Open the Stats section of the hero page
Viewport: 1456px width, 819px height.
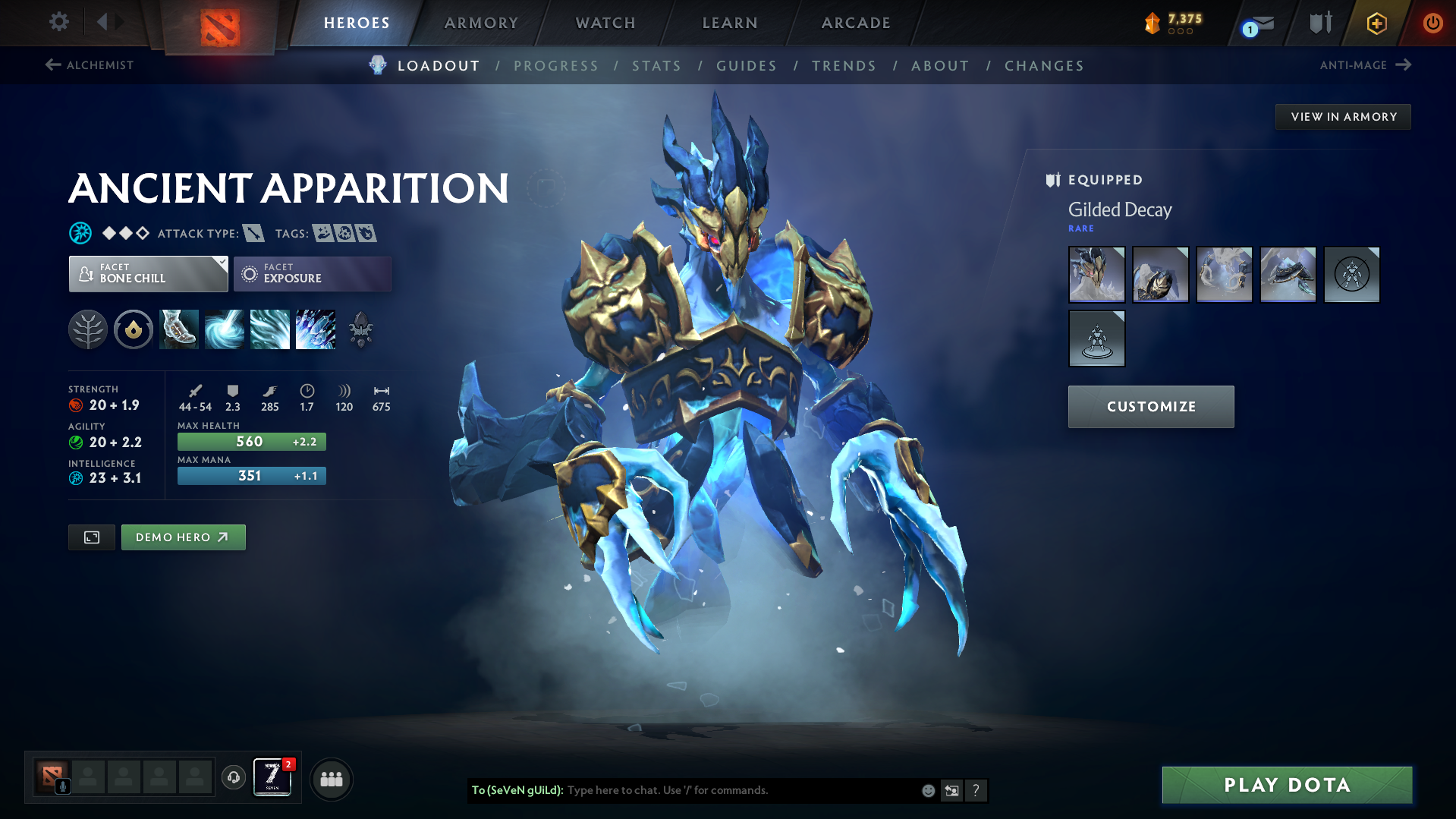(656, 66)
